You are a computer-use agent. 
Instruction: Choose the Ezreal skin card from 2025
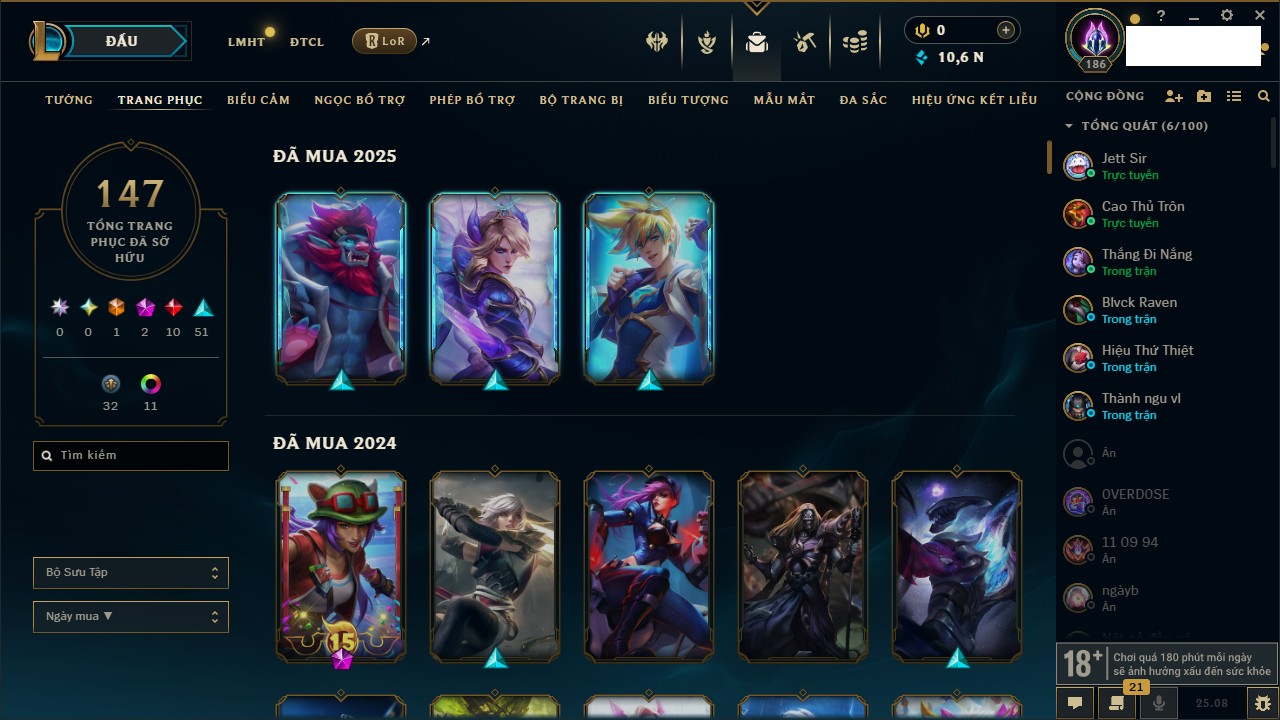tap(649, 287)
